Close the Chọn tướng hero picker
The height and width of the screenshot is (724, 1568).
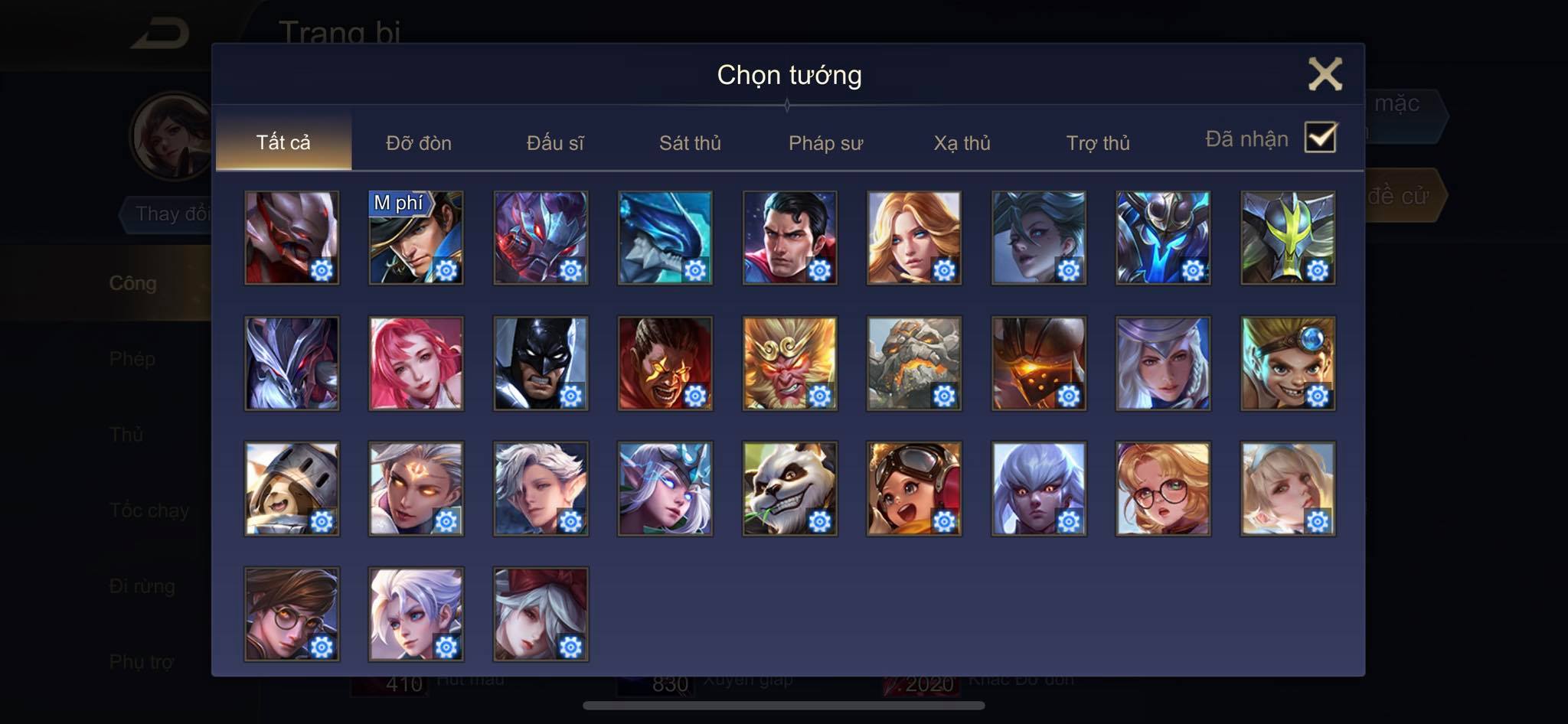pos(1325,74)
